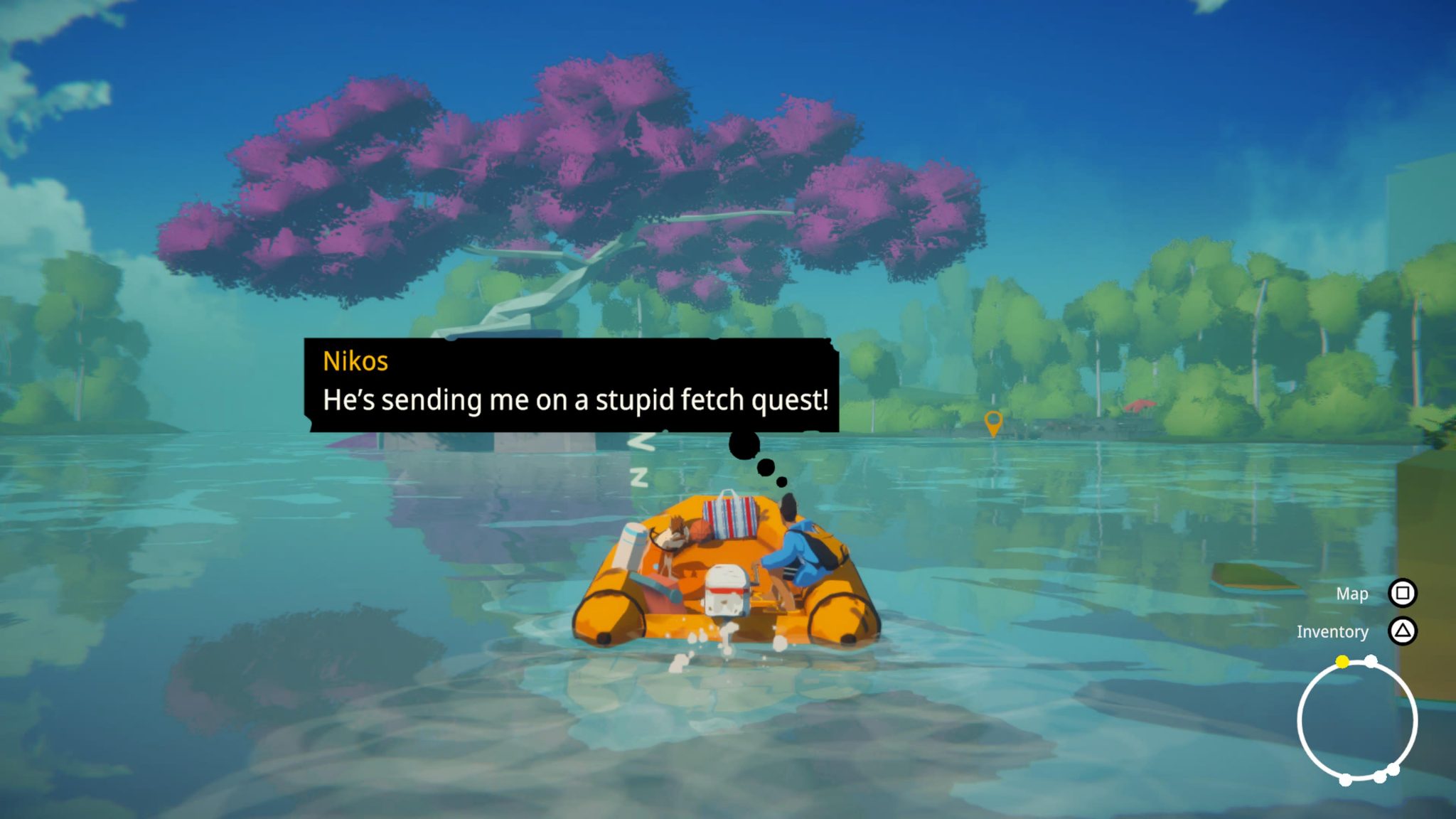Click the Map text label
The image size is (1456, 819).
(1352, 594)
